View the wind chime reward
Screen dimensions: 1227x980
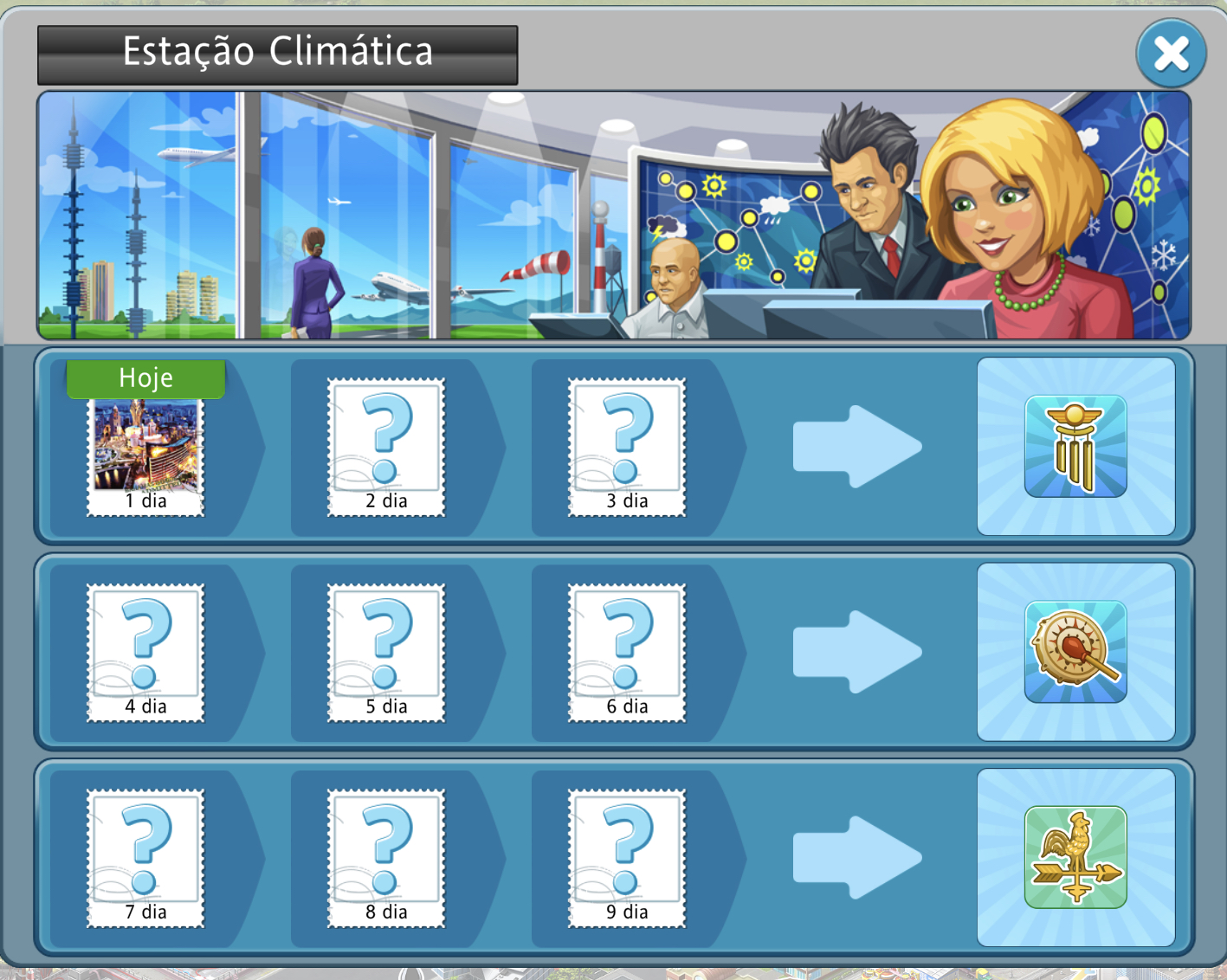click(1075, 447)
